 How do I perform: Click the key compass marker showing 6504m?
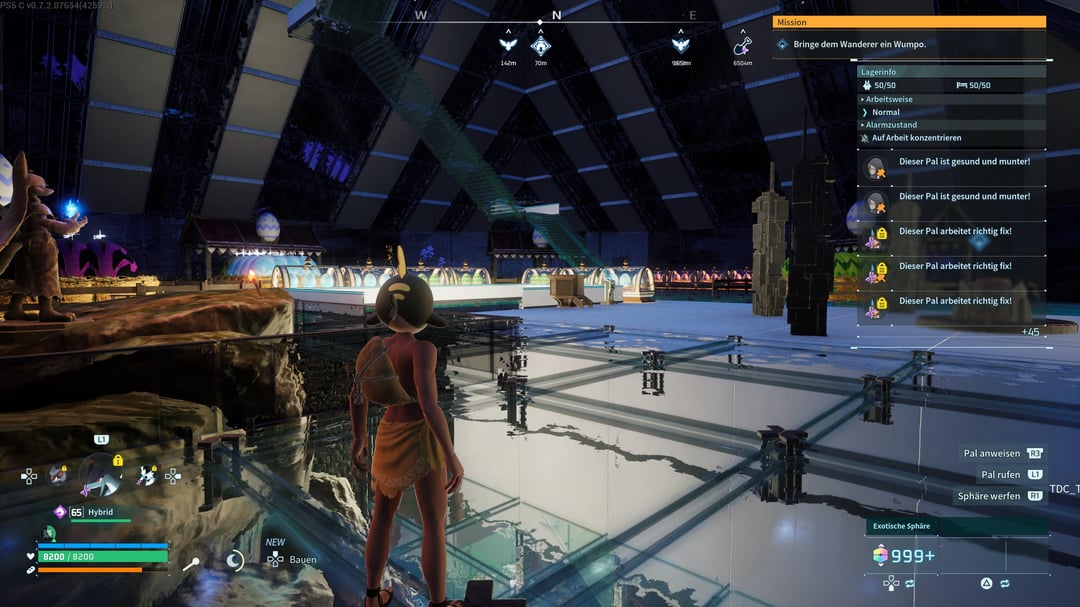coord(742,46)
